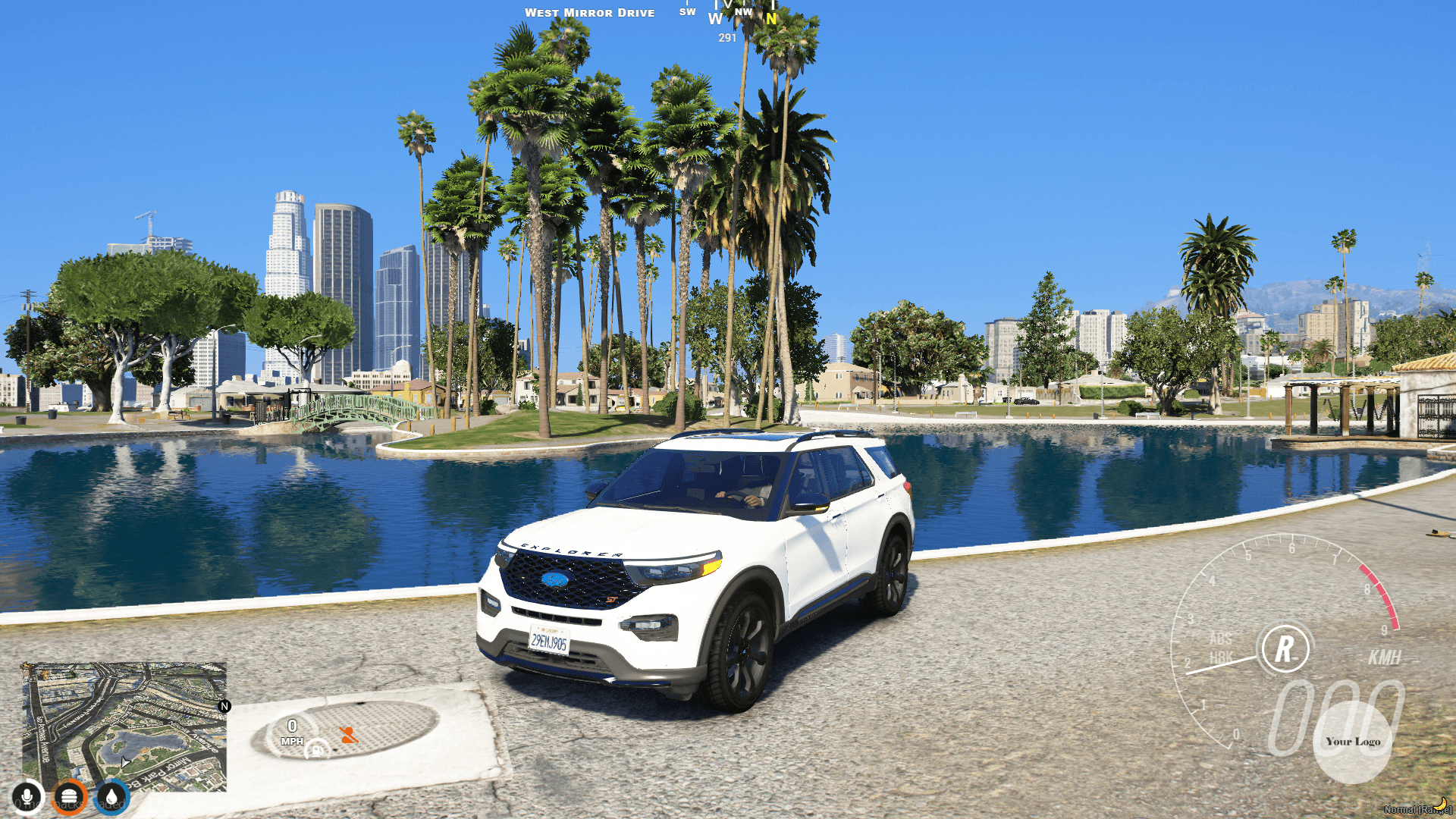The height and width of the screenshot is (819, 1456).
Task: Click the microphone voice chat icon
Action: click(x=28, y=799)
